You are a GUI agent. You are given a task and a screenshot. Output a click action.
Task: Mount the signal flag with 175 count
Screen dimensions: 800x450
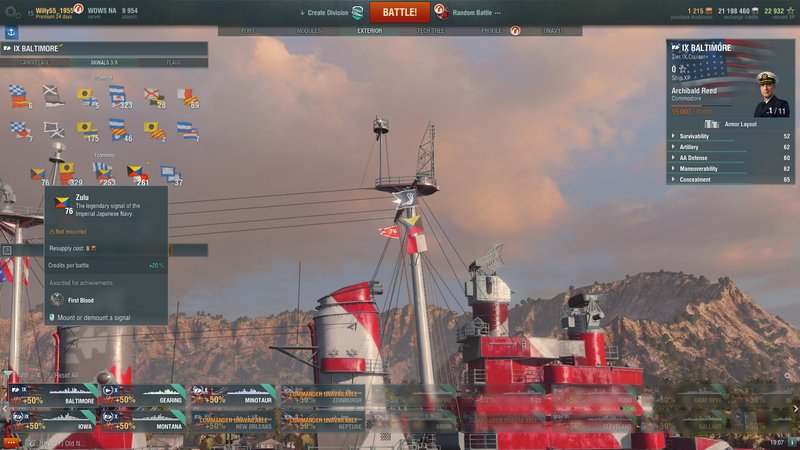(87, 130)
